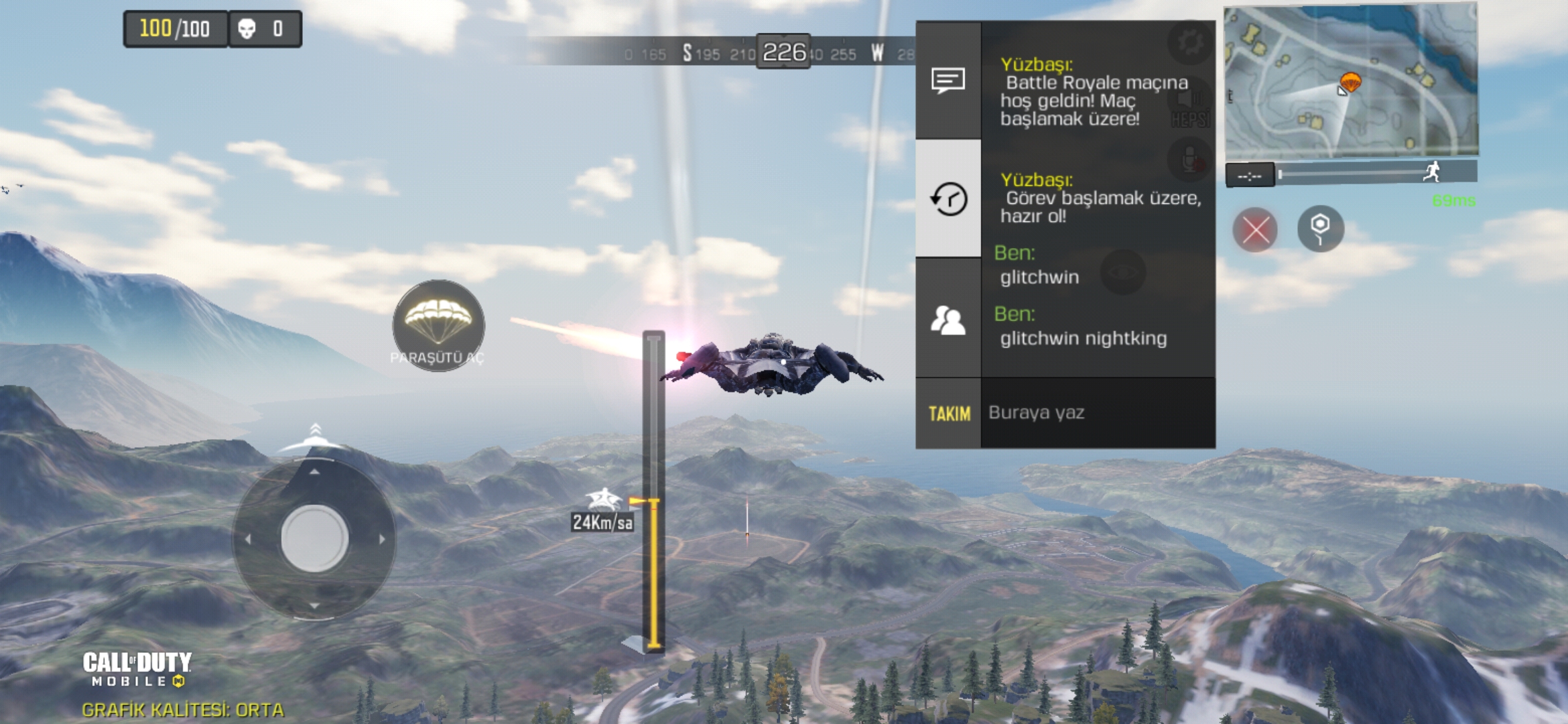Tap the chat messages tab icon
1568x724 pixels.
click(948, 80)
